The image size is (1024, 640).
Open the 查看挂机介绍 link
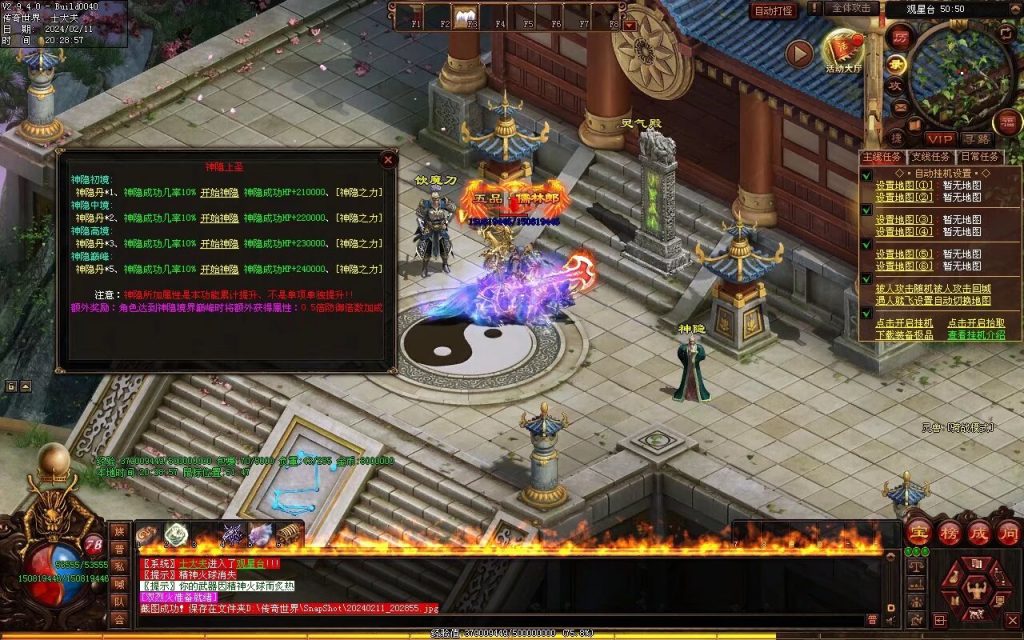(x=976, y=335)
